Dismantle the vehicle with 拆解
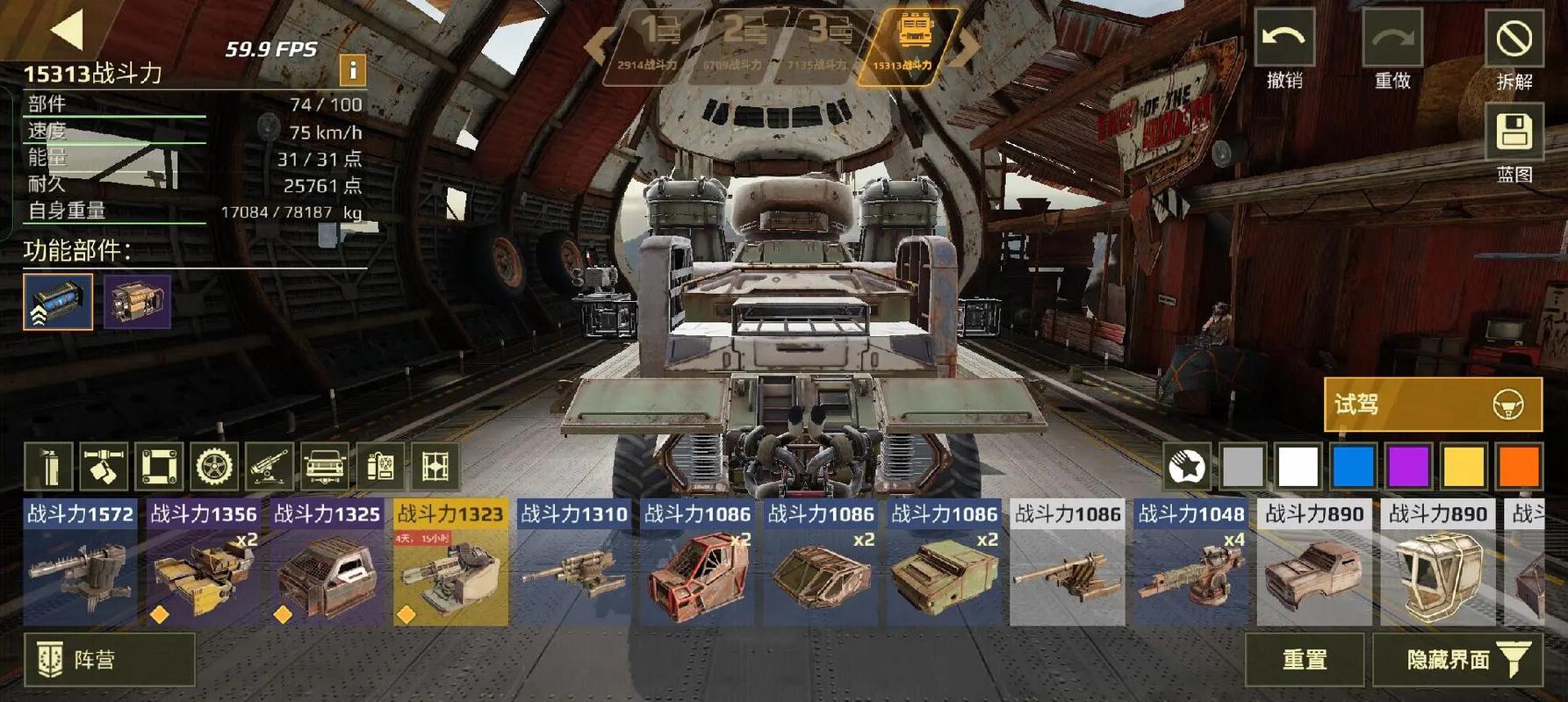Image resolution: width=1568 pixels, height=702 pixels. click(1514, 39)
